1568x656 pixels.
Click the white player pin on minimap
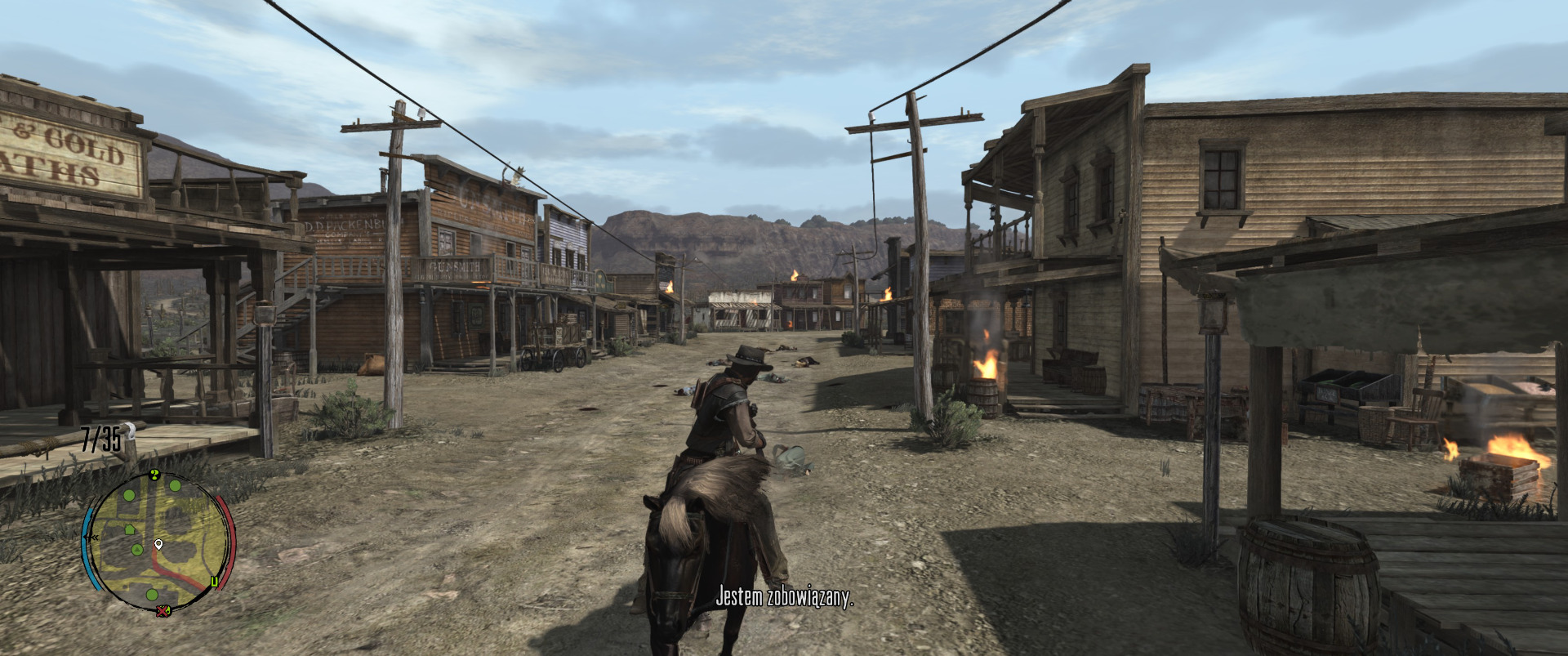158,544
